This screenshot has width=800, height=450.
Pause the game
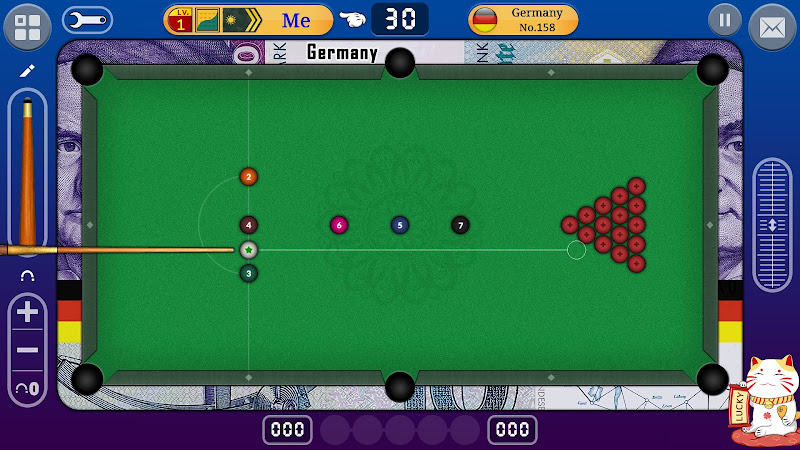pos(725,20)
